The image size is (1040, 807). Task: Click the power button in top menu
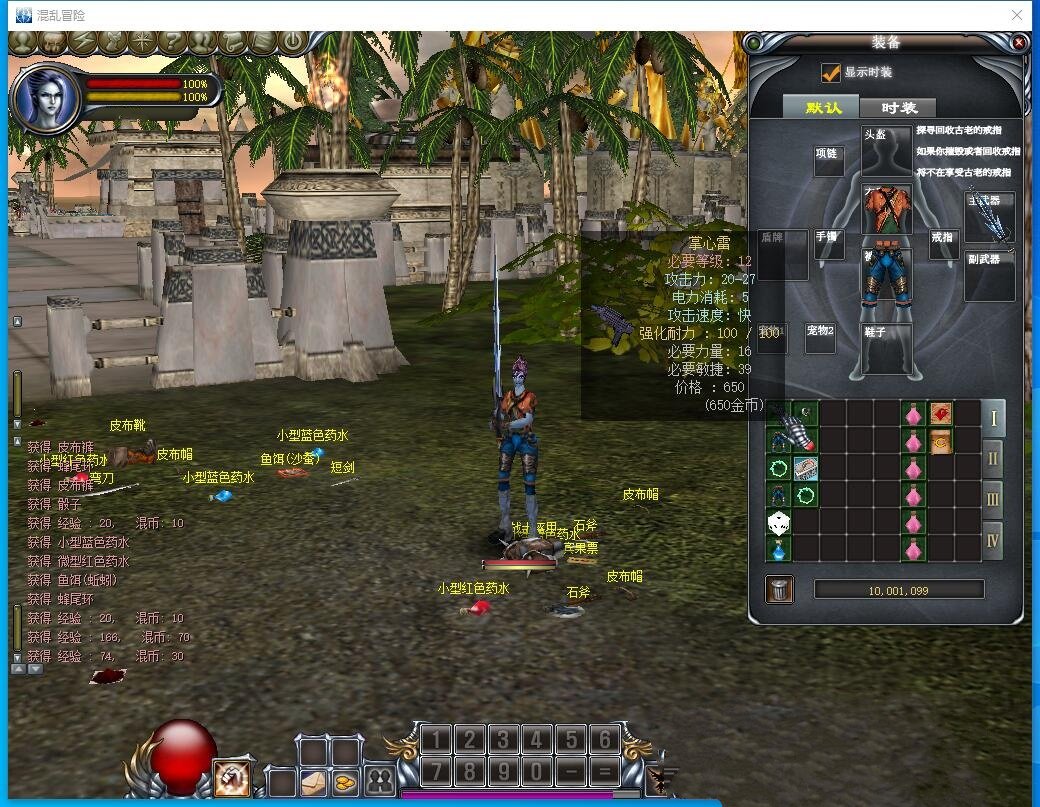tap(292, 43)
